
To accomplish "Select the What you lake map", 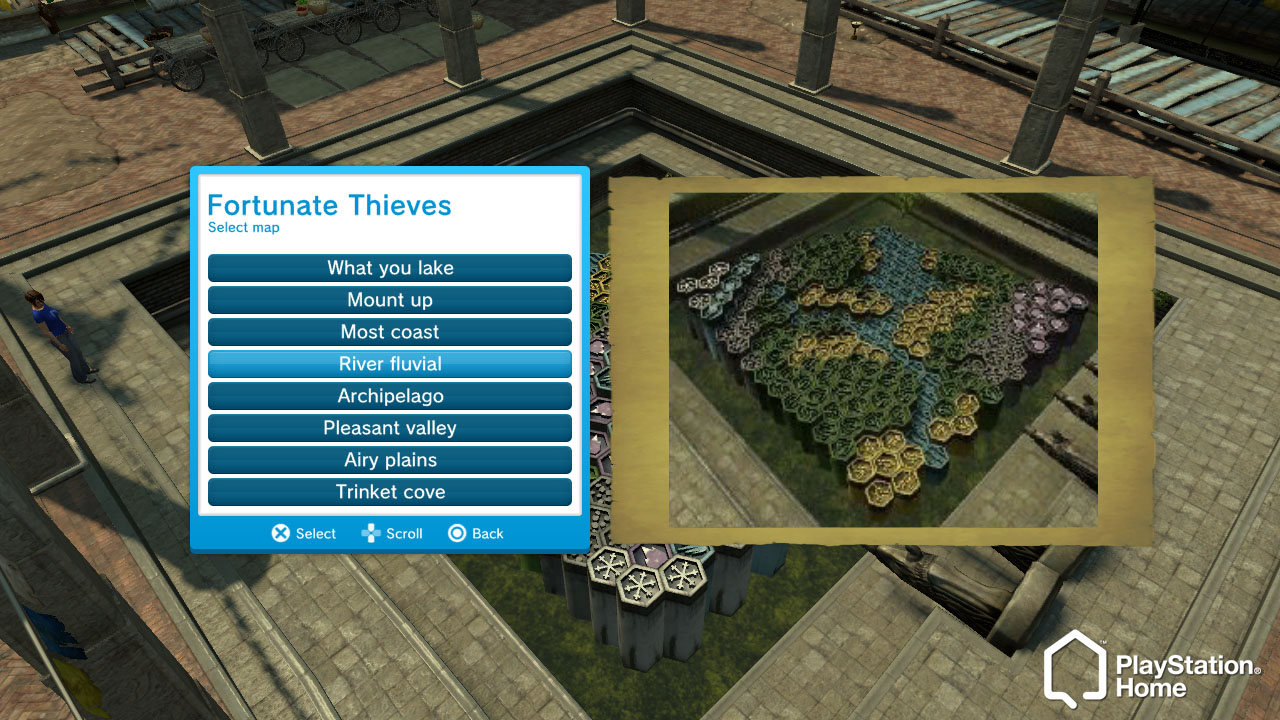I will (390, 268).
